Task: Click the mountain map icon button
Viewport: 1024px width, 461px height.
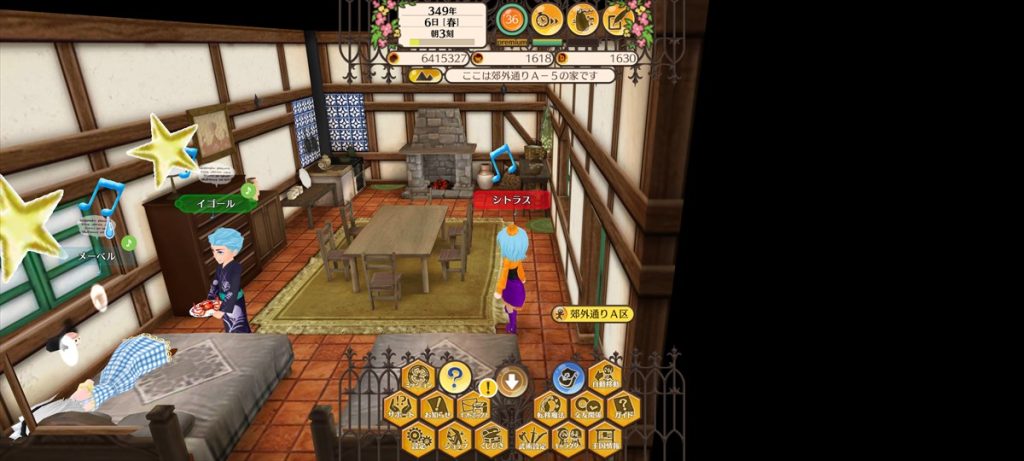Action: click(x=426, y=75)
